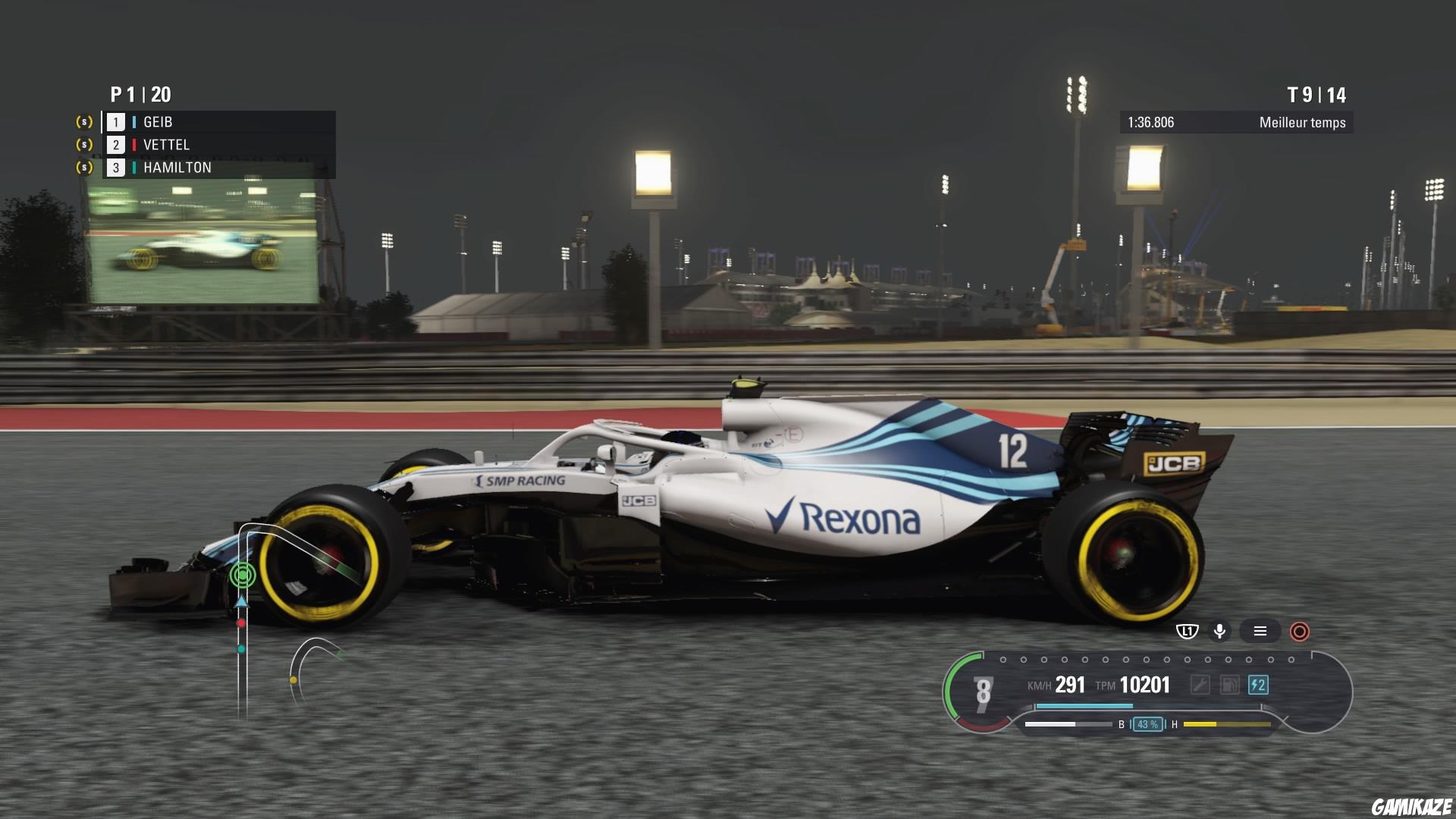Toggle VETTEL's soft tyre indicator
This screenshot has height=819, width=1456.
click(83, 144)
